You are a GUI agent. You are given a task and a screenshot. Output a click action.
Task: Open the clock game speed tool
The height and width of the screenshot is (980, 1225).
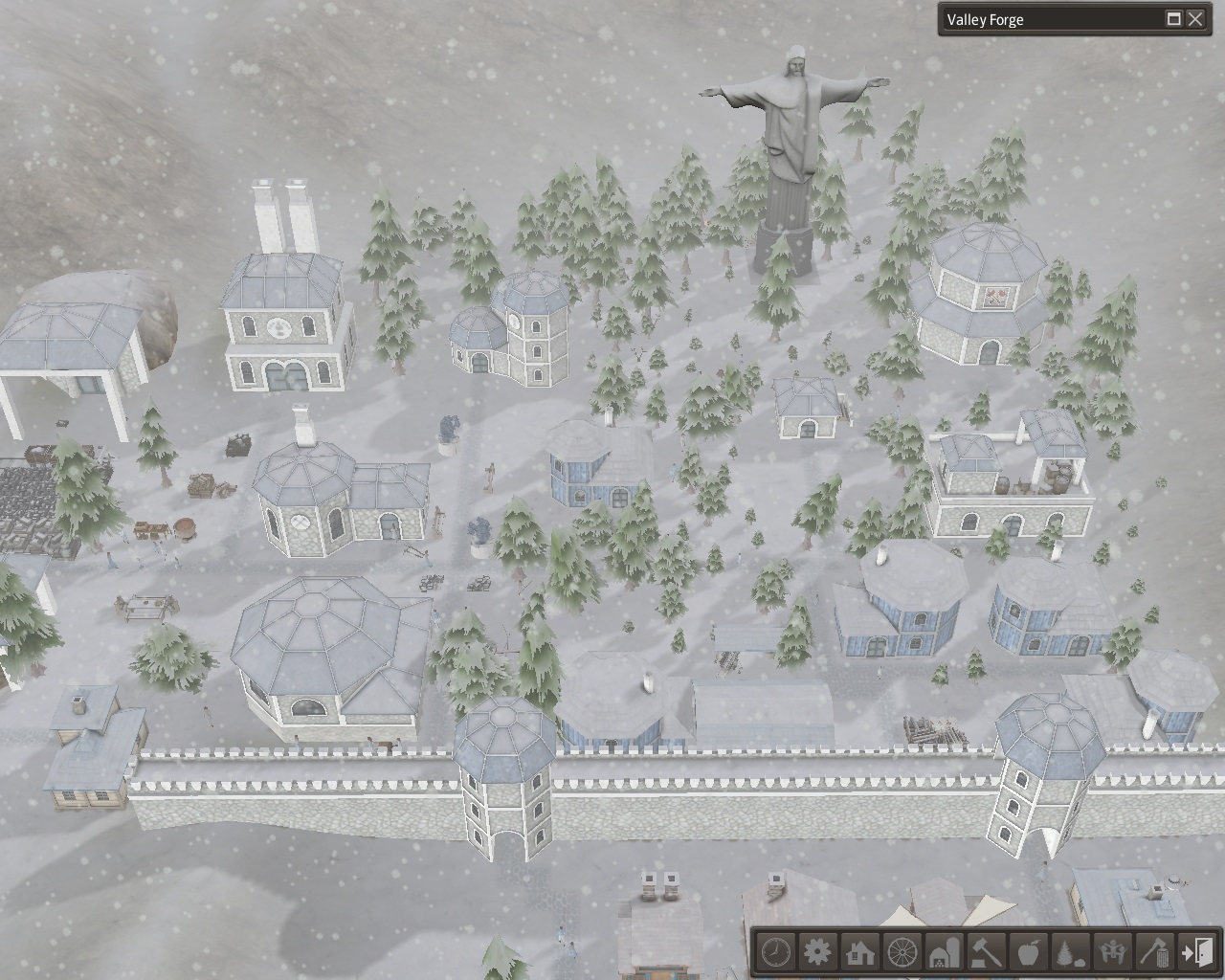tap(776, 952)
